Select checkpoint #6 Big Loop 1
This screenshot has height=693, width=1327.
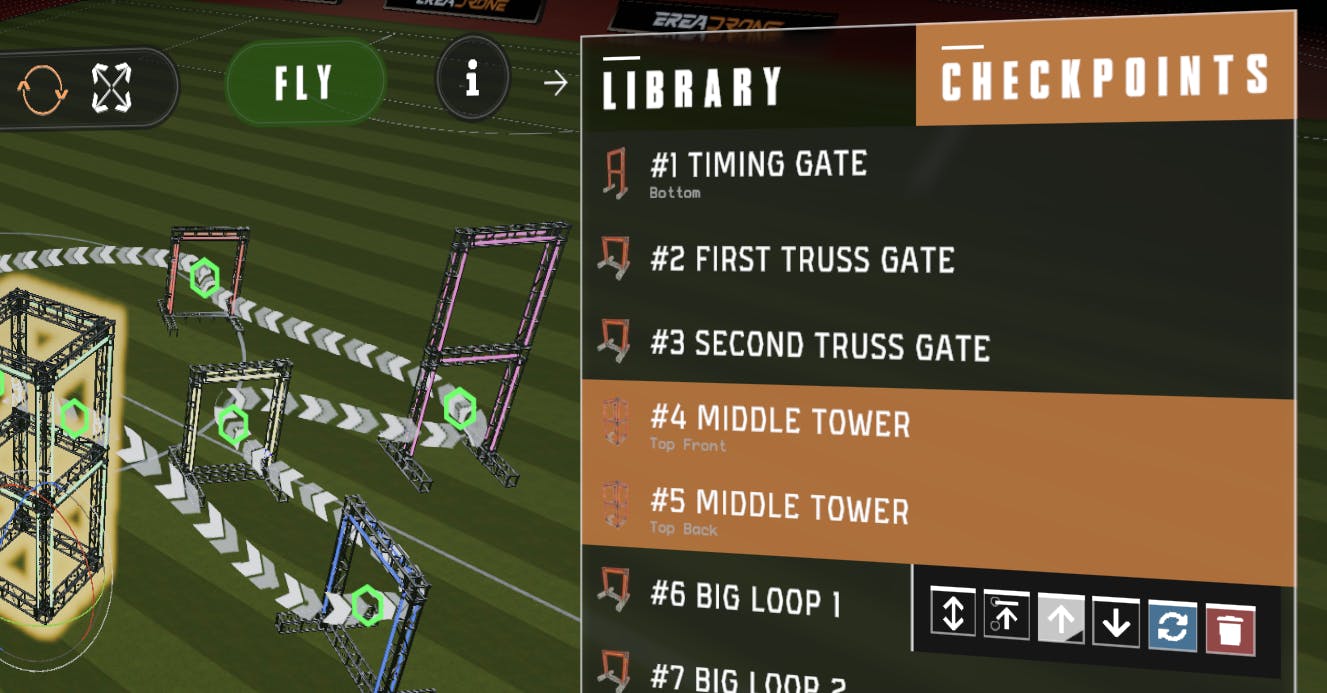coord(745,597)
